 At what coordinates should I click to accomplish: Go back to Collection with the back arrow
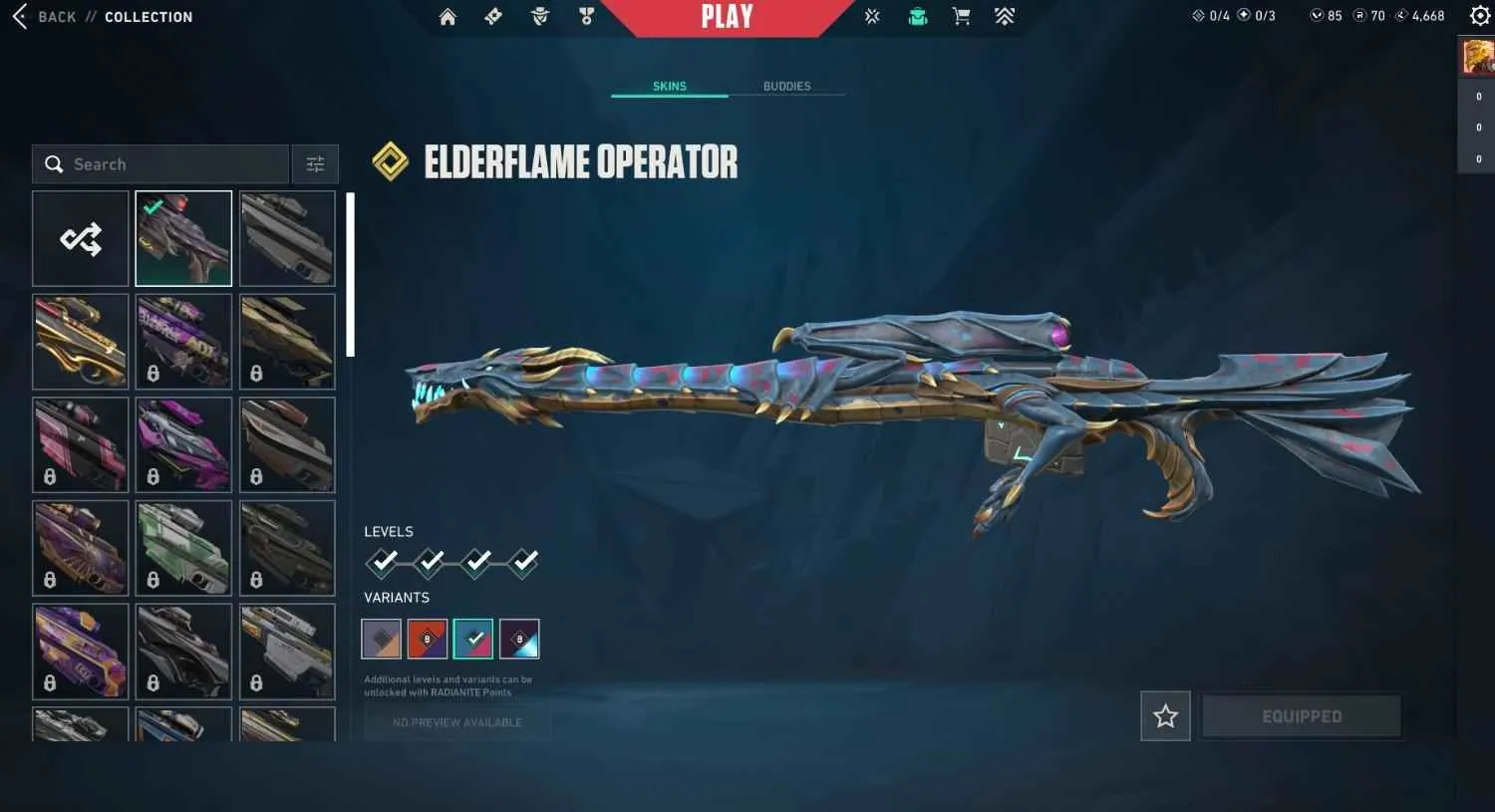click(x=19, y=16)
